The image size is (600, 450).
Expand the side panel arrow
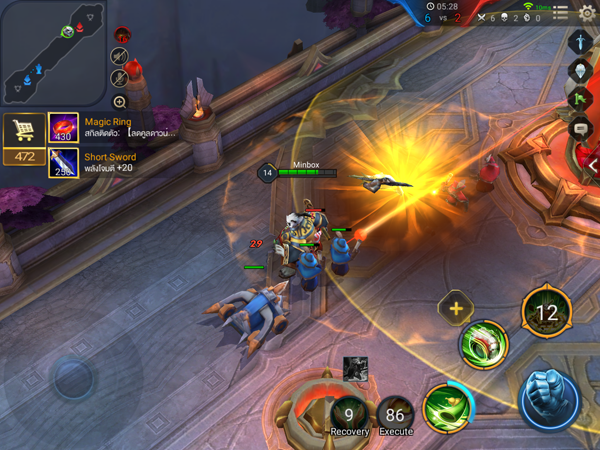(593, 166)
